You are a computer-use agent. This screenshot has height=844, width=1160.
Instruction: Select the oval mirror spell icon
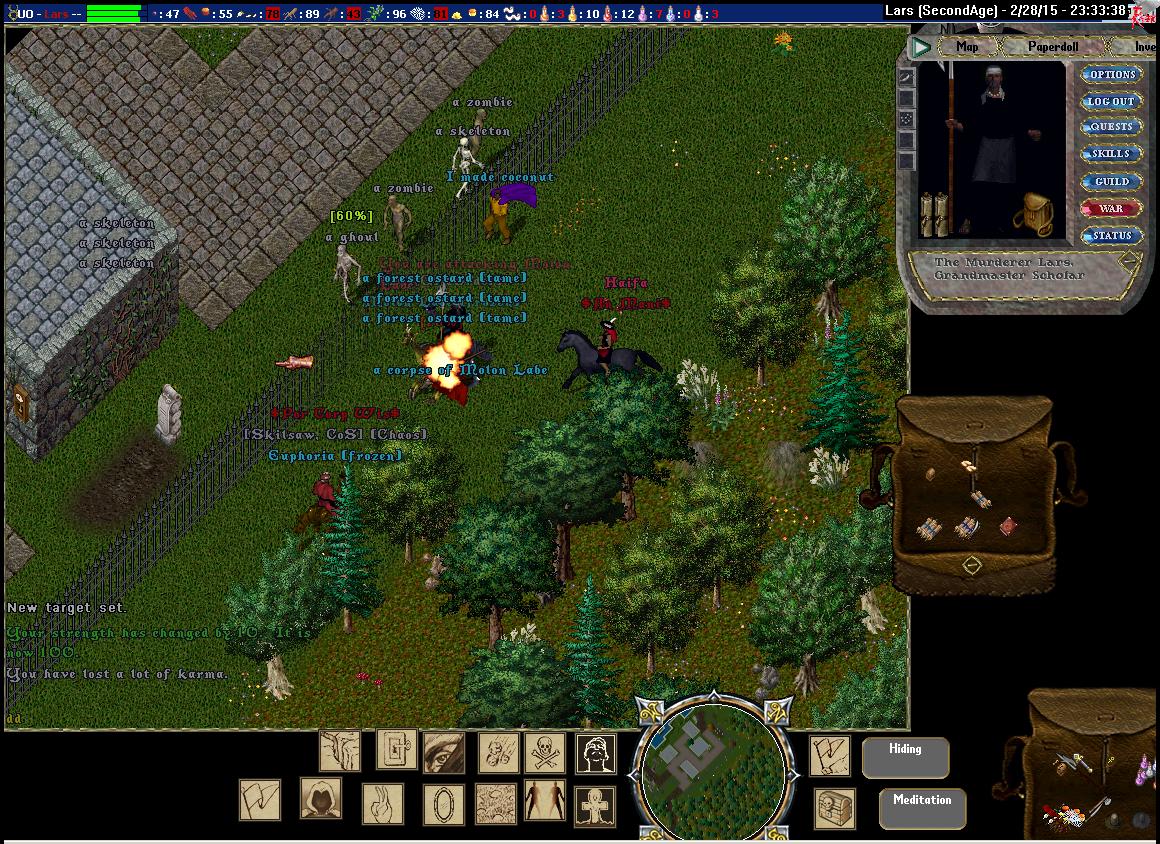pos(442,803)
